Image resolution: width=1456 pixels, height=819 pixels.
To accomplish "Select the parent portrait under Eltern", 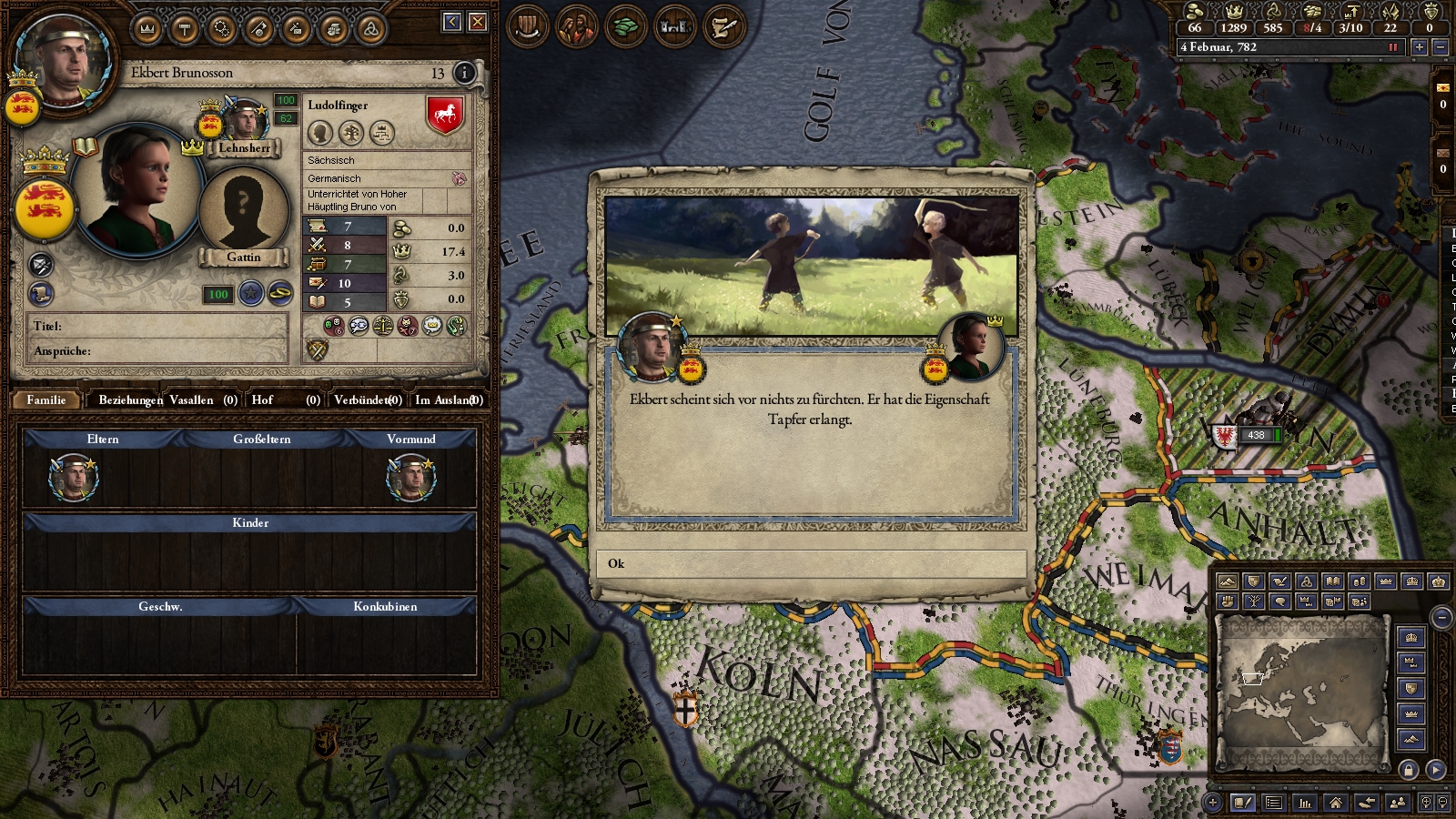I will coord(73,477).
